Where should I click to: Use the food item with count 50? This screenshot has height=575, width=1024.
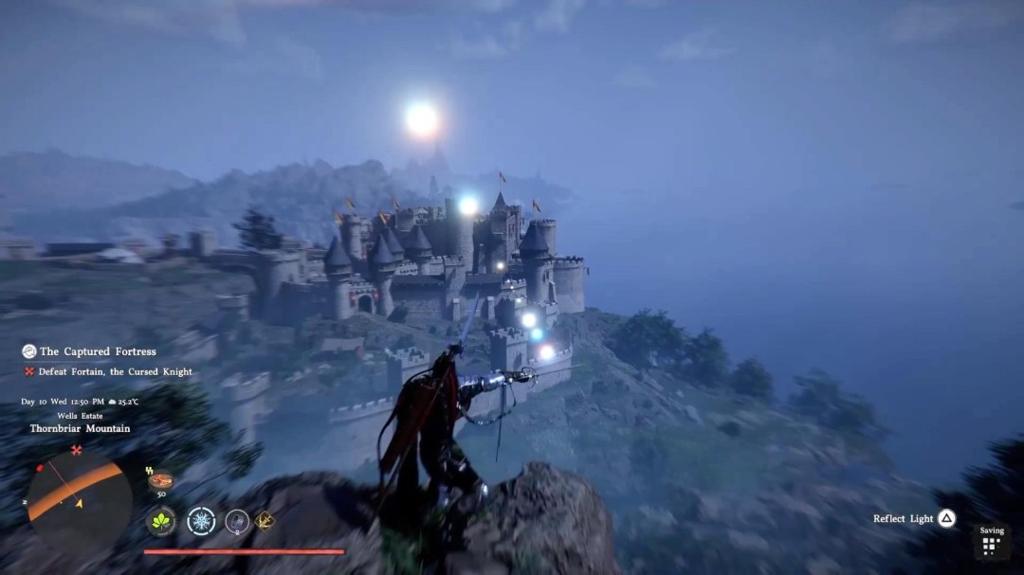click(x=160, y=481)
